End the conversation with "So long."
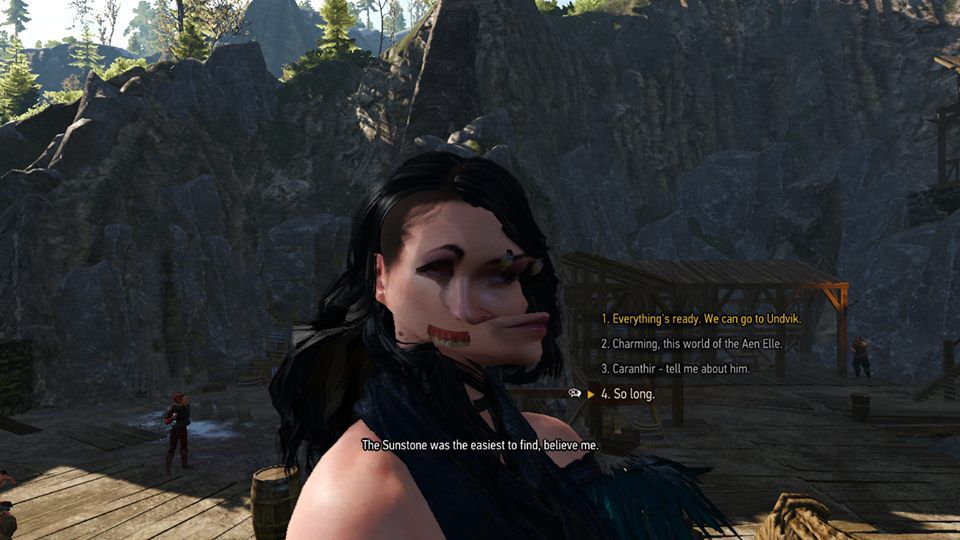Screen dimensions: 960x540 click(628, 394)
